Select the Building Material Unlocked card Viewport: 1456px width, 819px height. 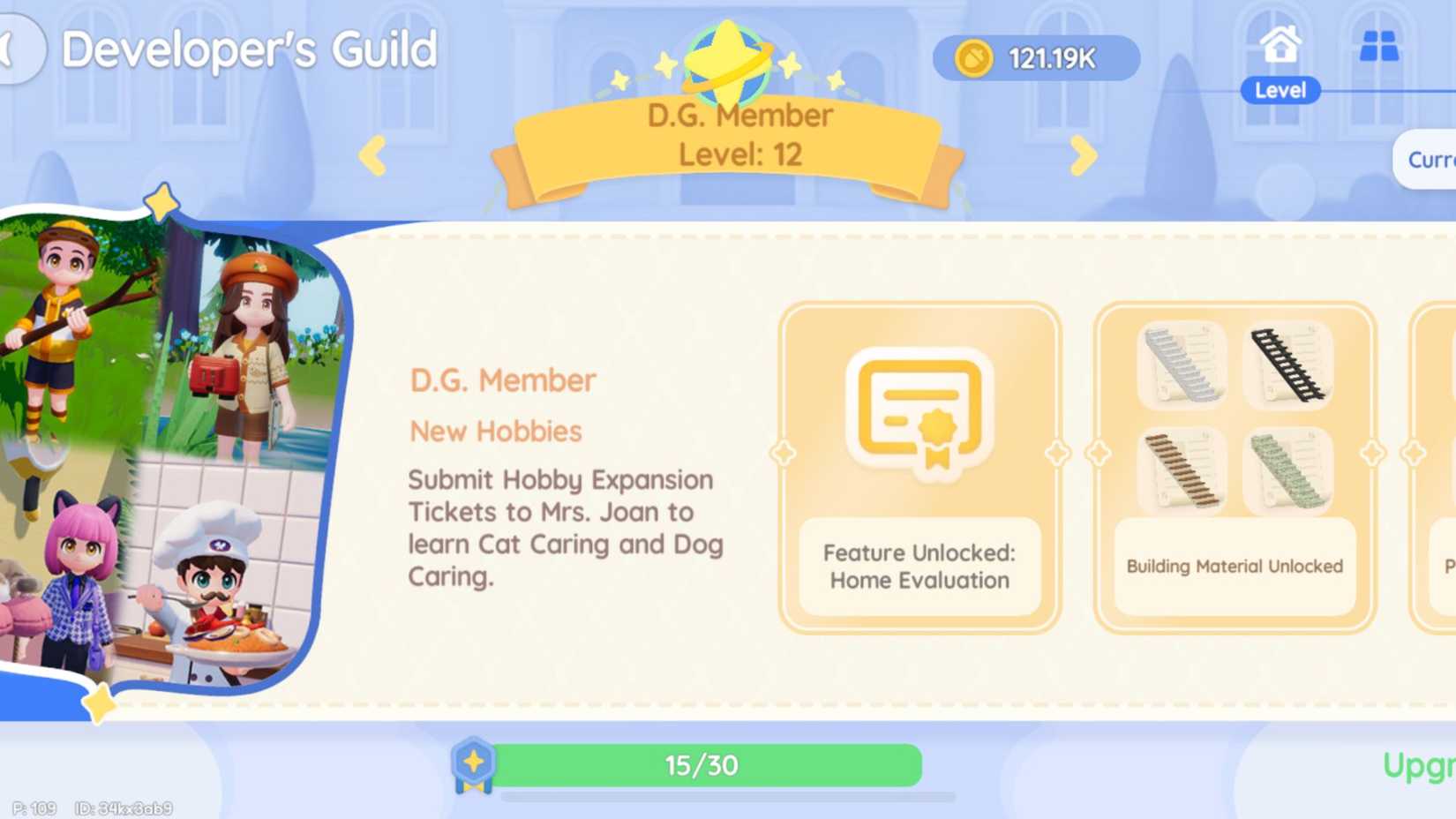coord(1234,466)
